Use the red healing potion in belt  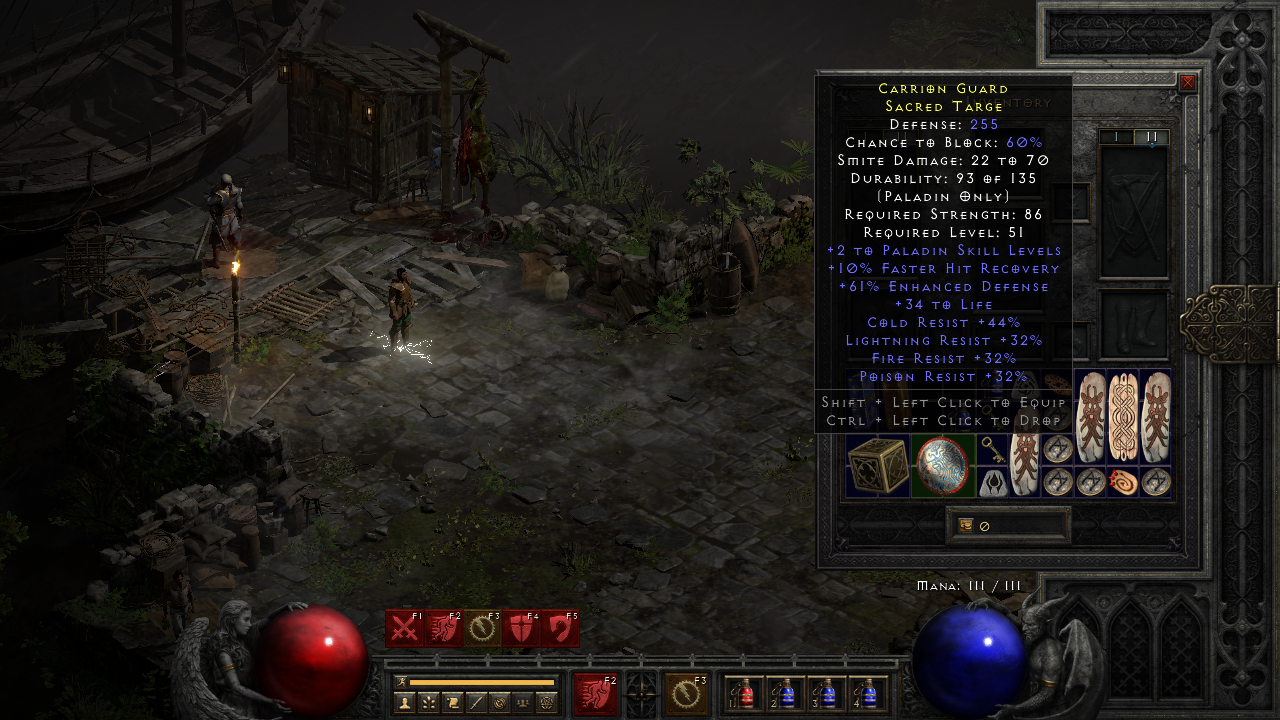tap(747, 692)
